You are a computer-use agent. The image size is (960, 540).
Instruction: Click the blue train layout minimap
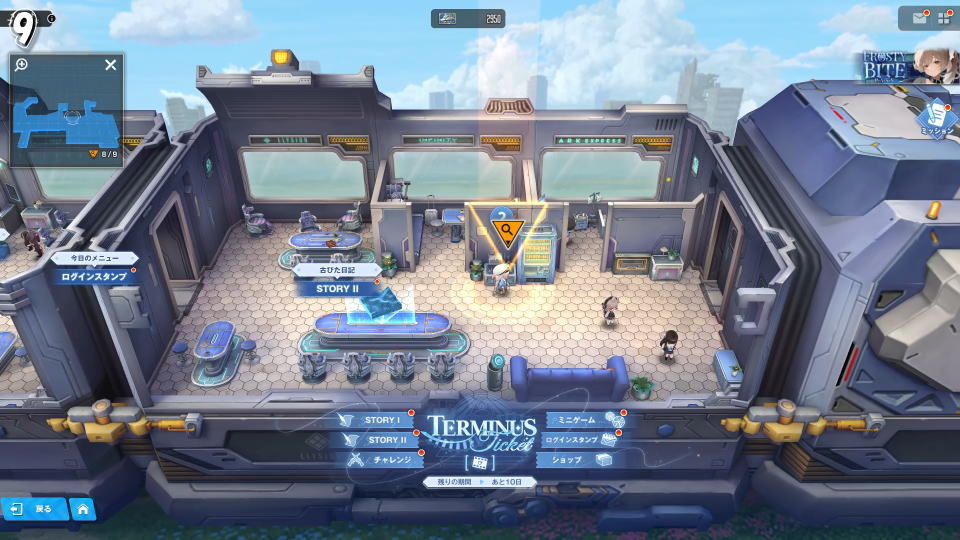(67, 118)
